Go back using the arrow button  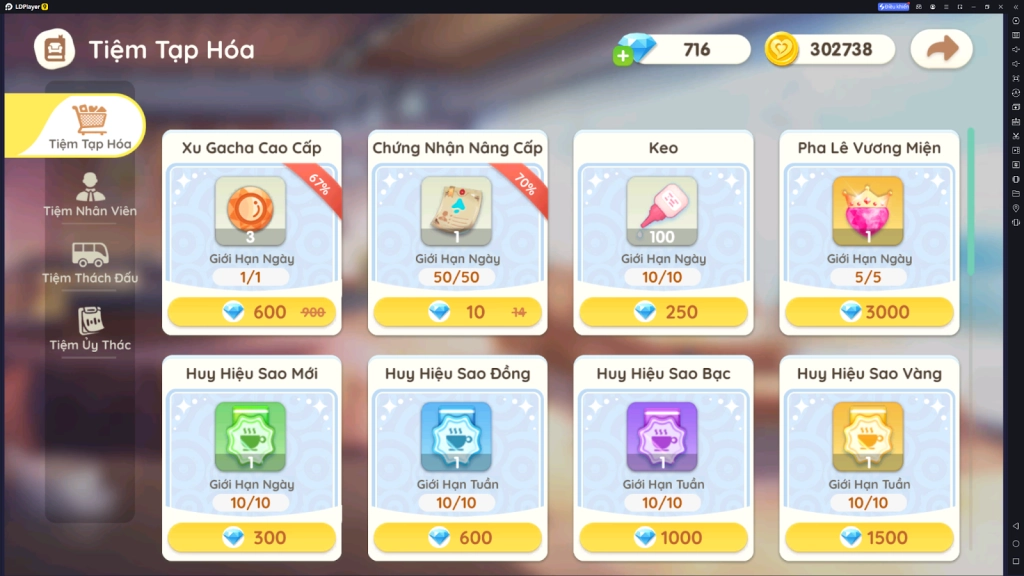click(941, 49)
